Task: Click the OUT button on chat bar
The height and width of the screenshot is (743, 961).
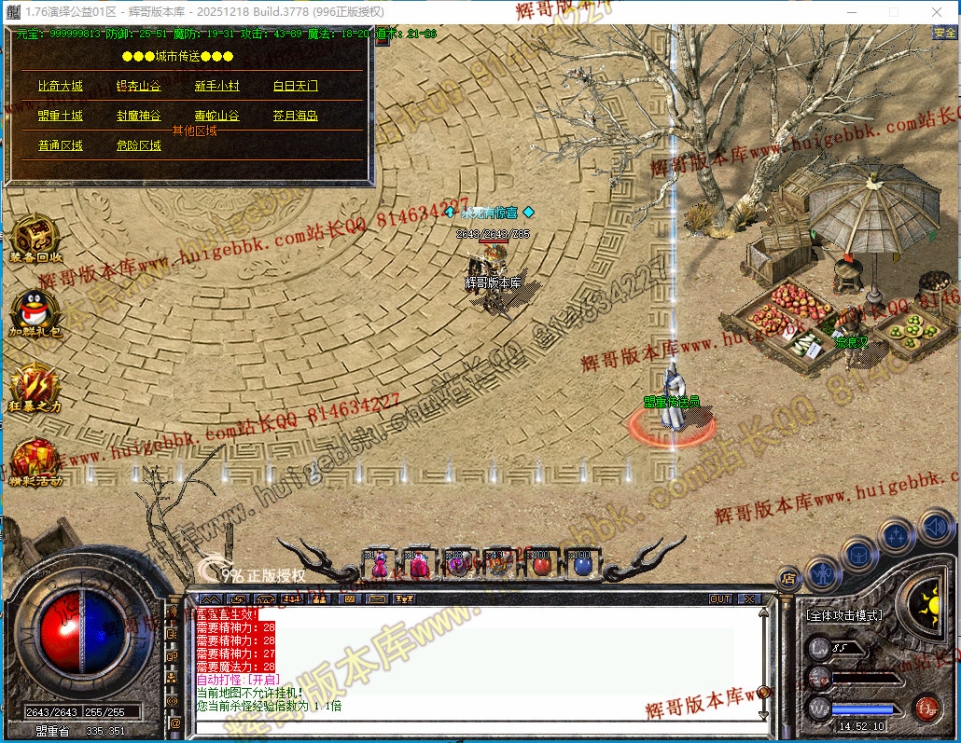Action: 720,599
